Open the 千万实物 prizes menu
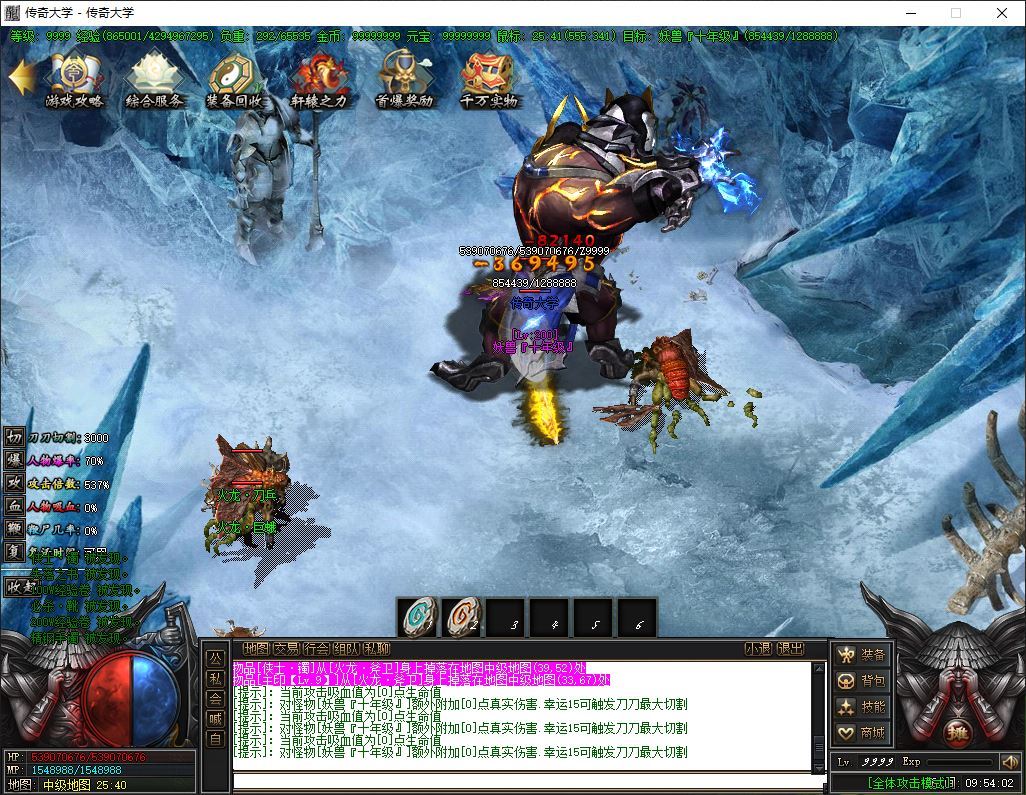The width and height of the screenshot is (1026, 795). (x=489, y=78)
